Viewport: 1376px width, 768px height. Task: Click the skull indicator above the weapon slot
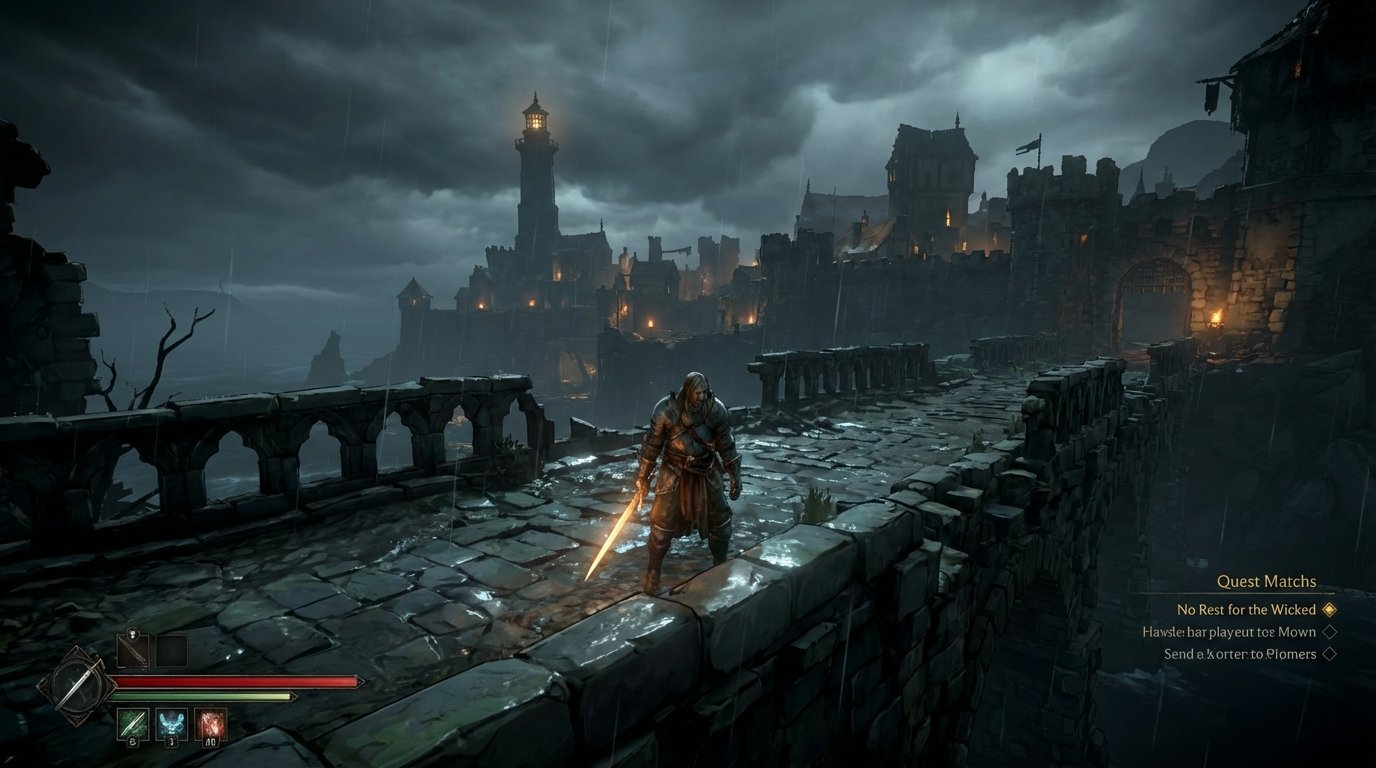coord(133,634)
